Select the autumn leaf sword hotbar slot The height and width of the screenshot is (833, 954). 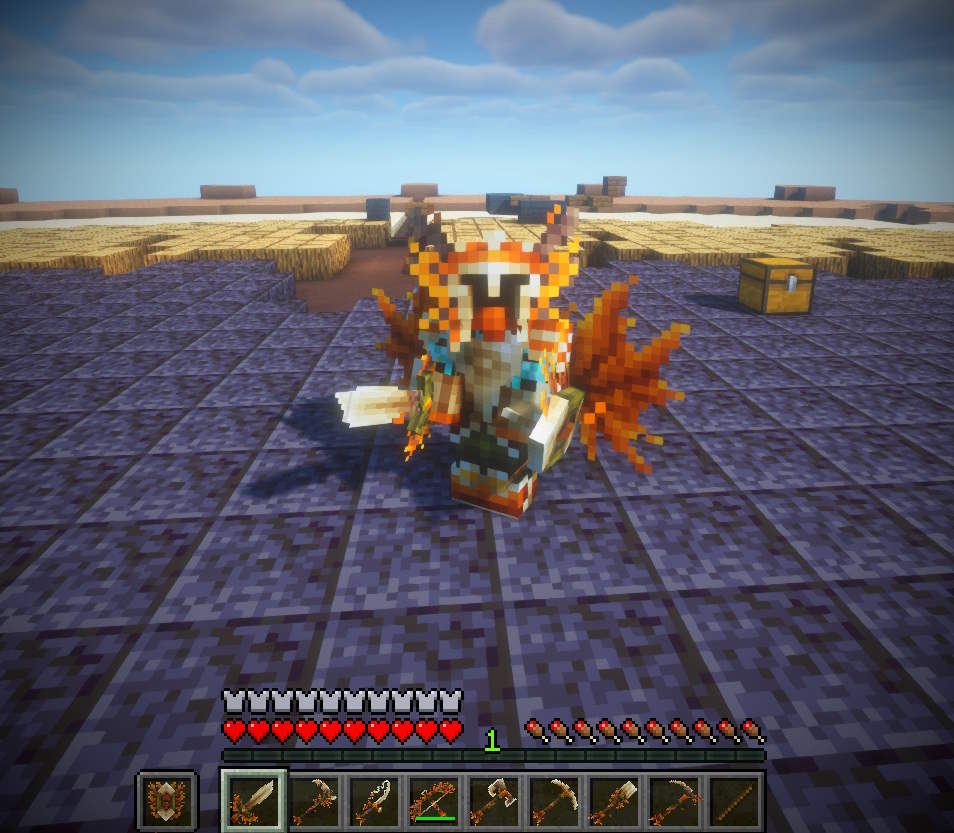click(x=254, y=799)
